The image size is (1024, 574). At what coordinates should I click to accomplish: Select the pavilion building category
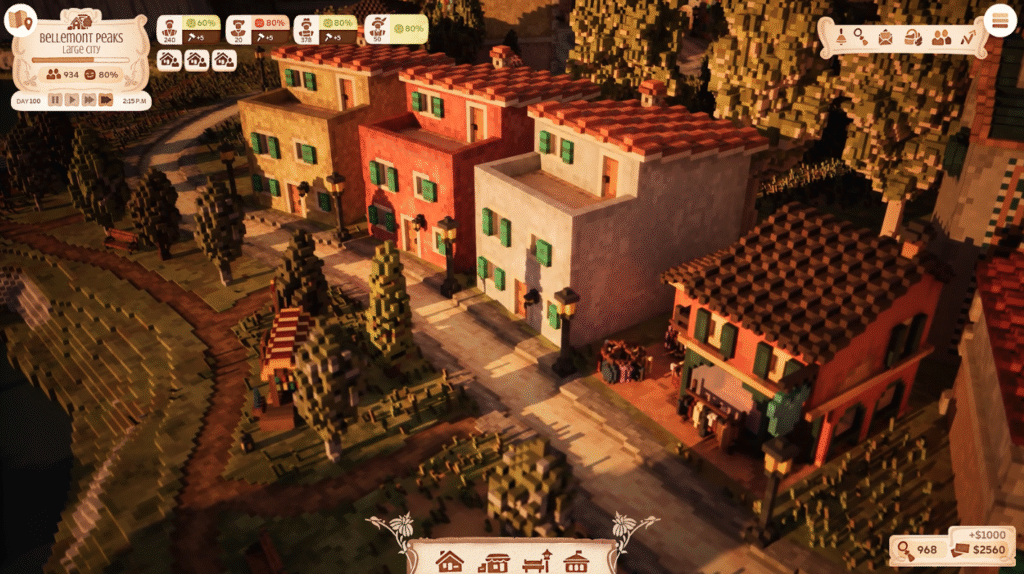coord(576,560)
